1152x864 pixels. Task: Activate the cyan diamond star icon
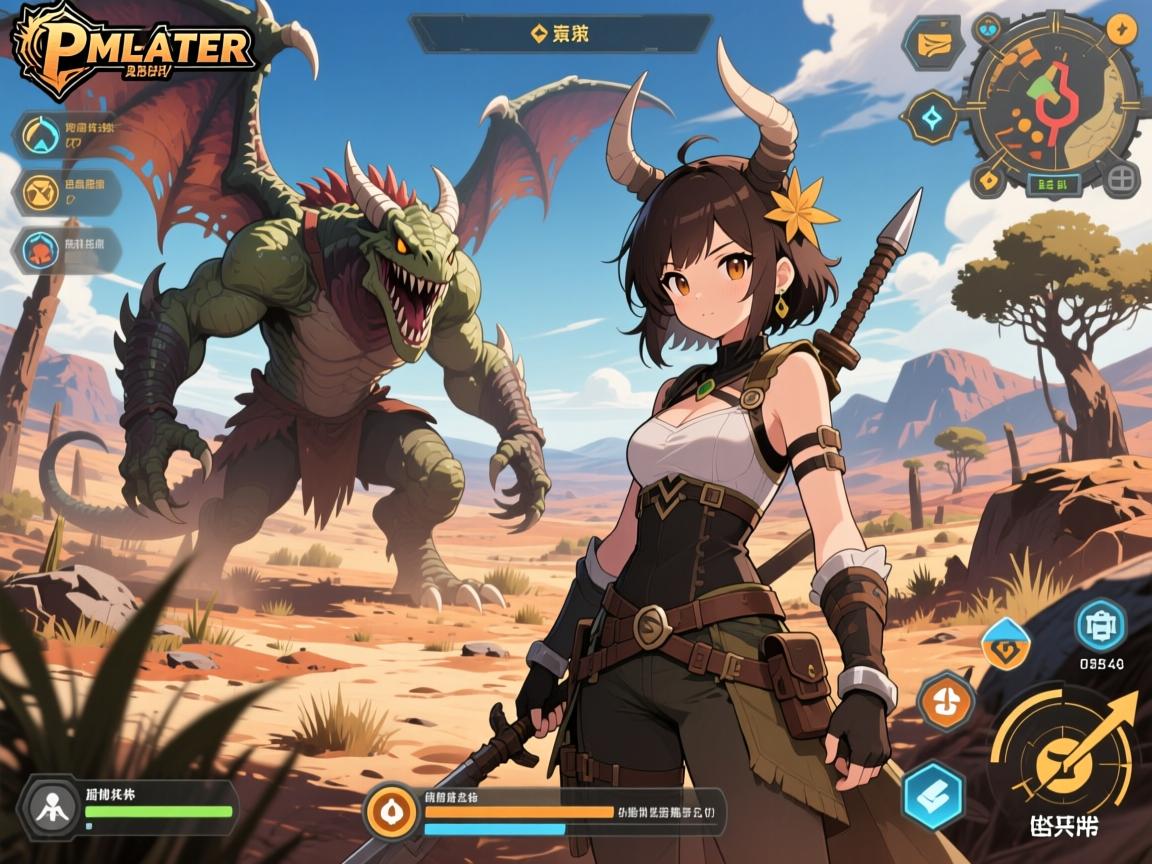pos(933,119)
